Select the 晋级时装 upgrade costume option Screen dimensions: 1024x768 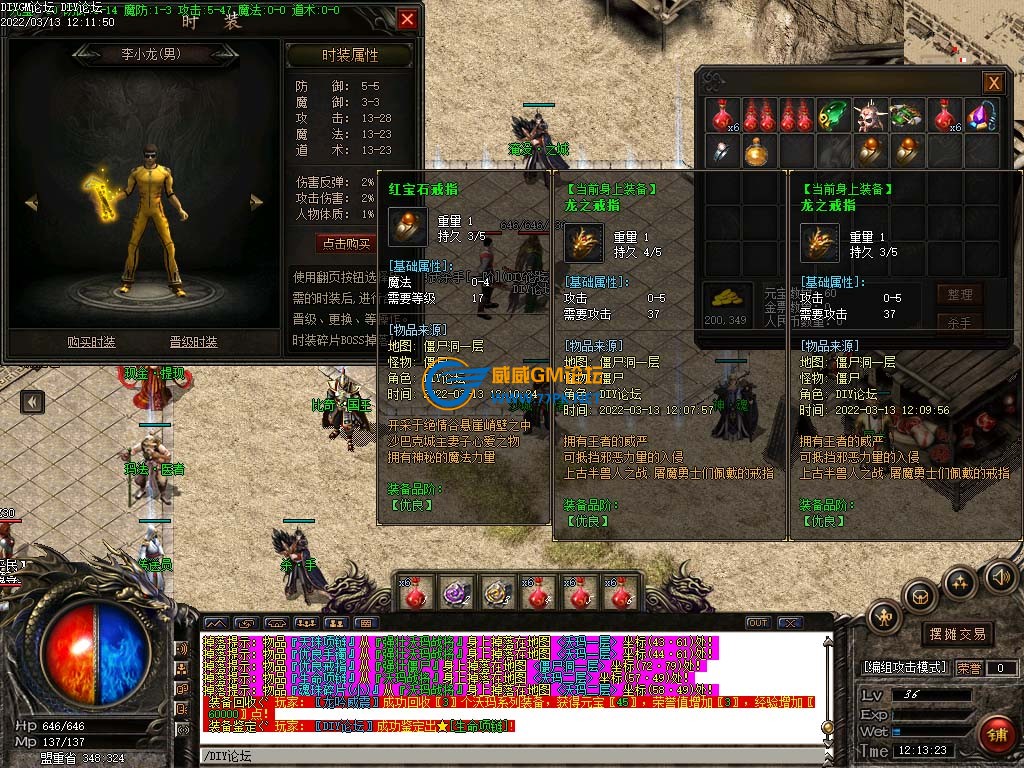tap(193, 342)
